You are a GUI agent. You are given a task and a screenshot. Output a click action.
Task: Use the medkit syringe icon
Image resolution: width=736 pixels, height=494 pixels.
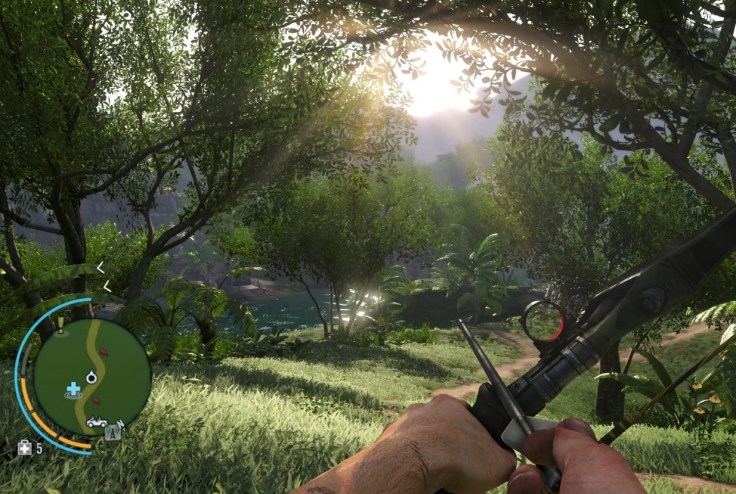(x=25, y=448)
